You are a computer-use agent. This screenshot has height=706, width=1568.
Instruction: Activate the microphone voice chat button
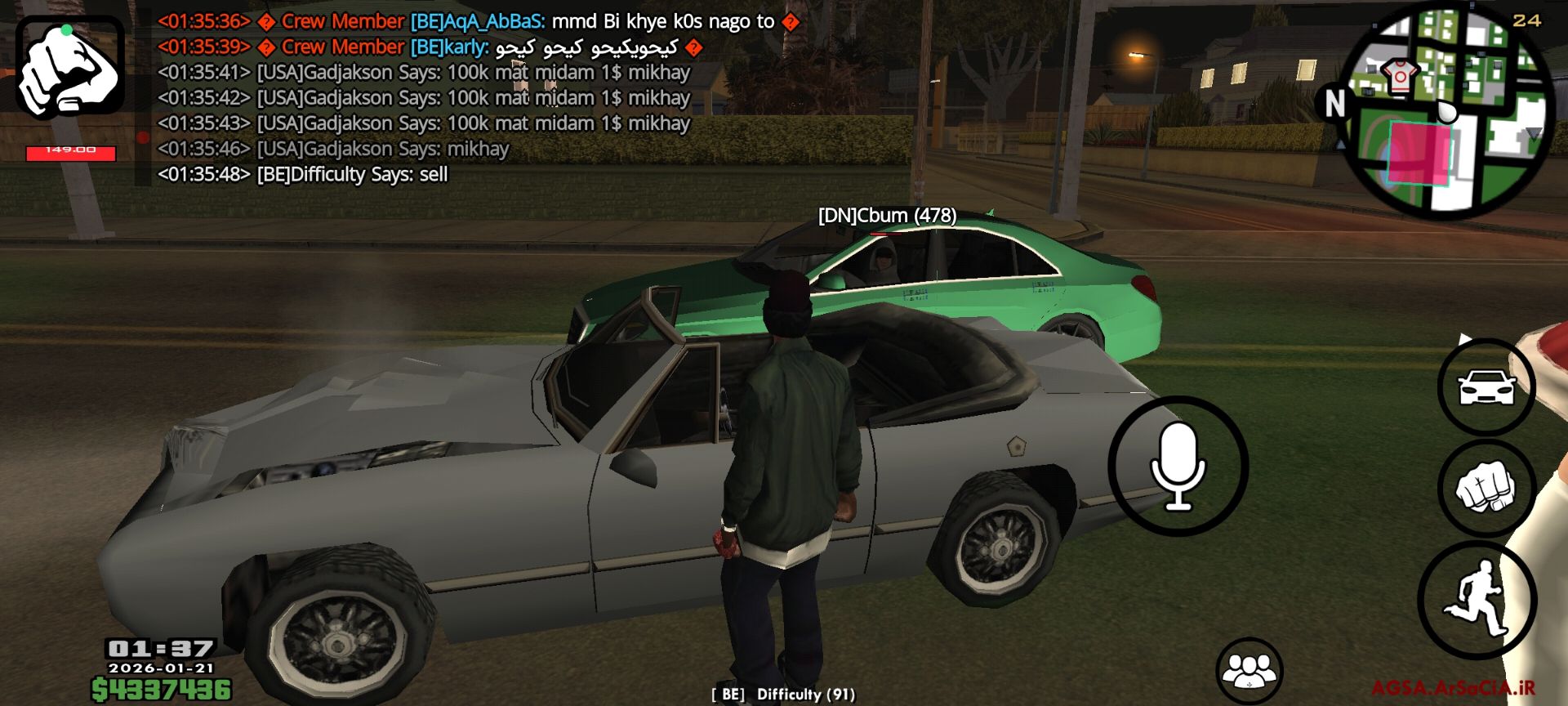point(1178,466)
